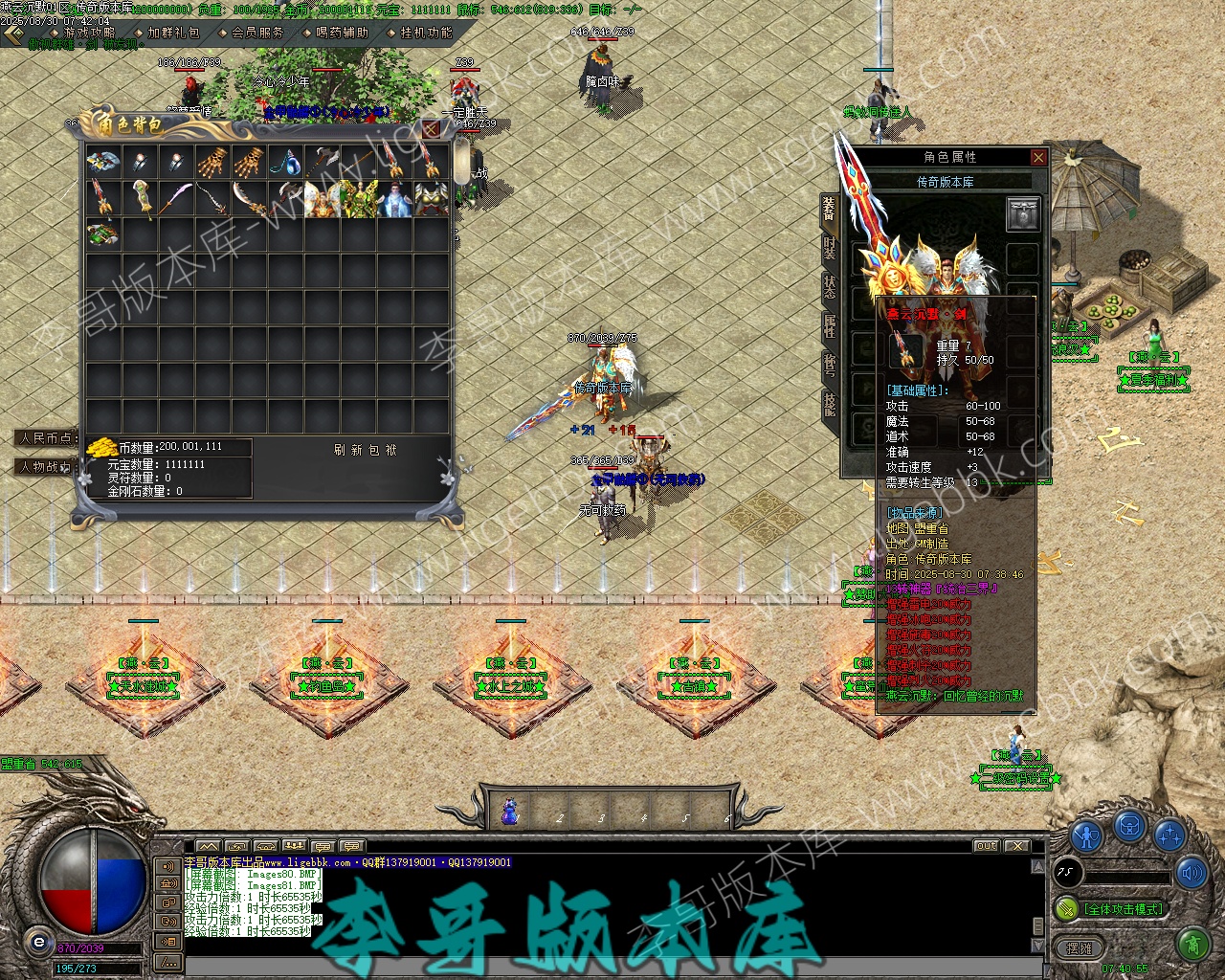Open the 挂机功能 auto-play menu
The height and width of the screenshot is (980, 1225).
[x=426, y=33]
